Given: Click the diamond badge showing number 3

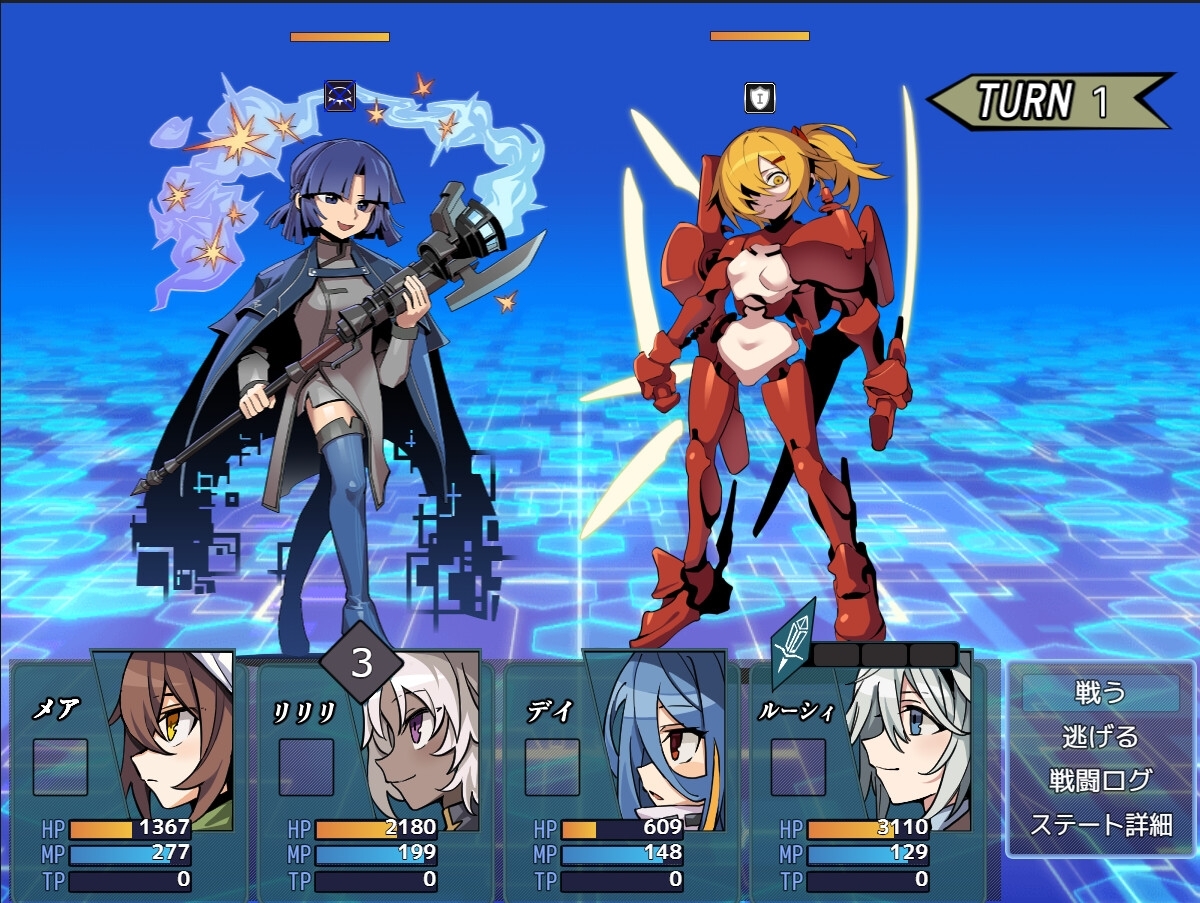Looking at the screenshot, I should coord(361,662).
